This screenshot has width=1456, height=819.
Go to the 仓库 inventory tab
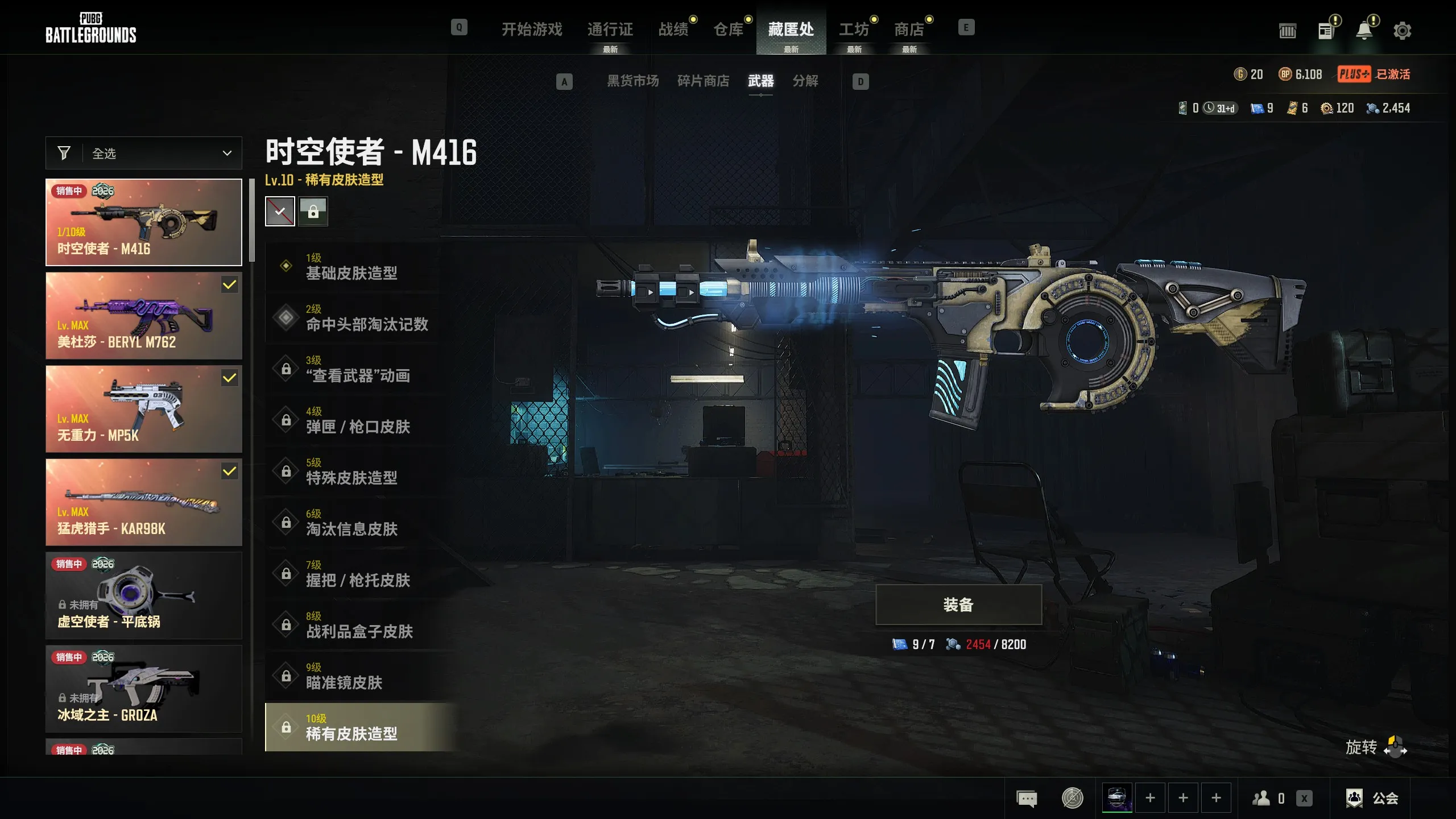728,29
